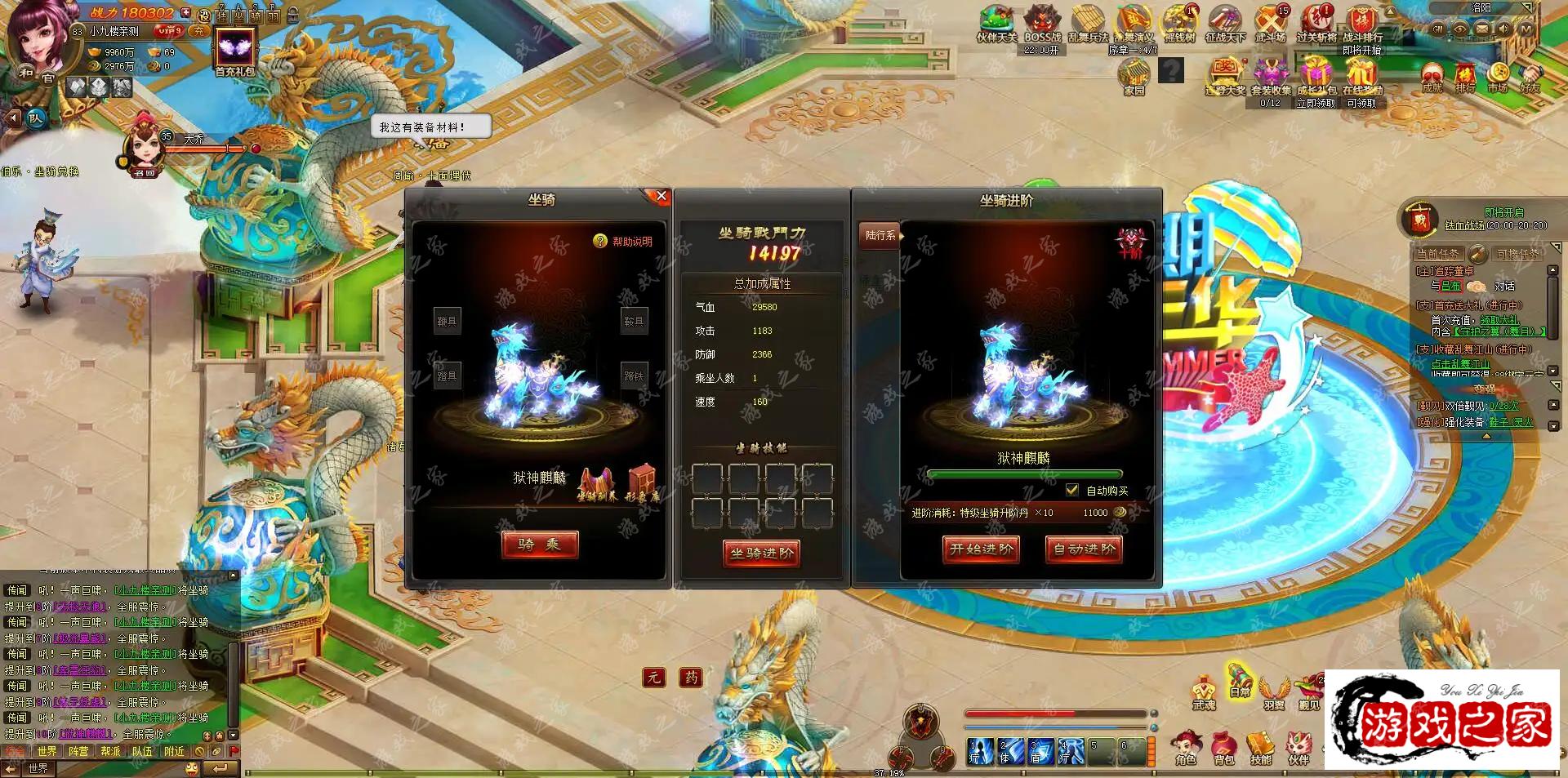Open the 市场 market icon
The width and height of the screenshot is (1568, 778).
pos(1497,77)
